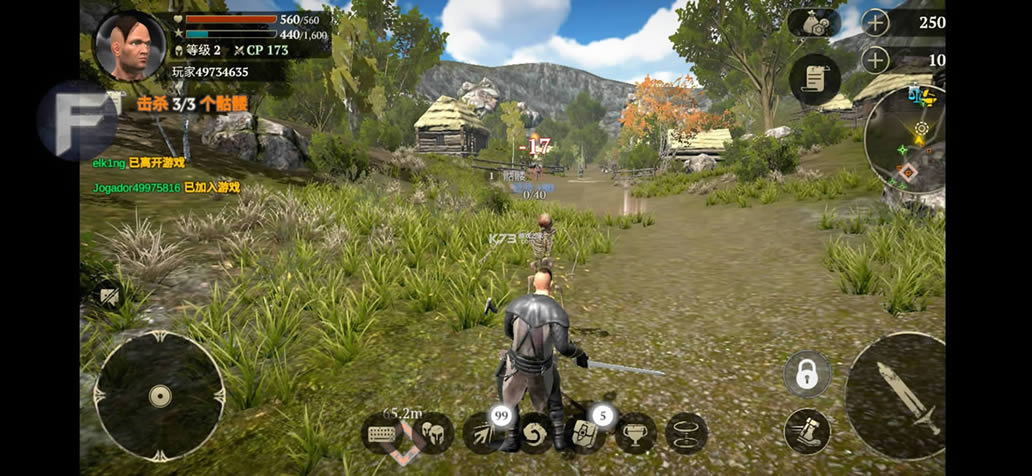Open the chat keyboard button
Viewport: 1032px width, 476px height.
(383, 434)
